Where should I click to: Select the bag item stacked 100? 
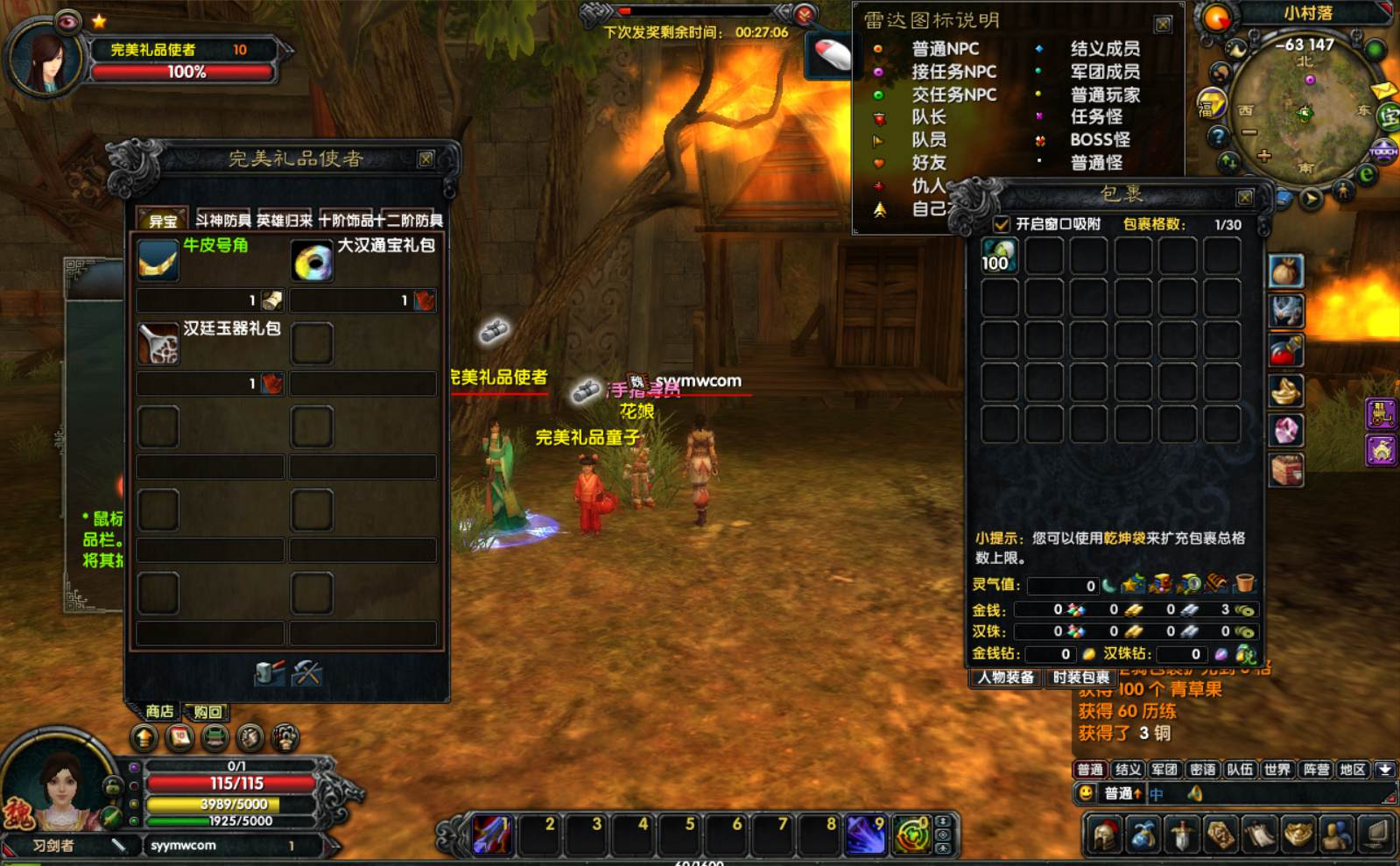click(998, 257)
